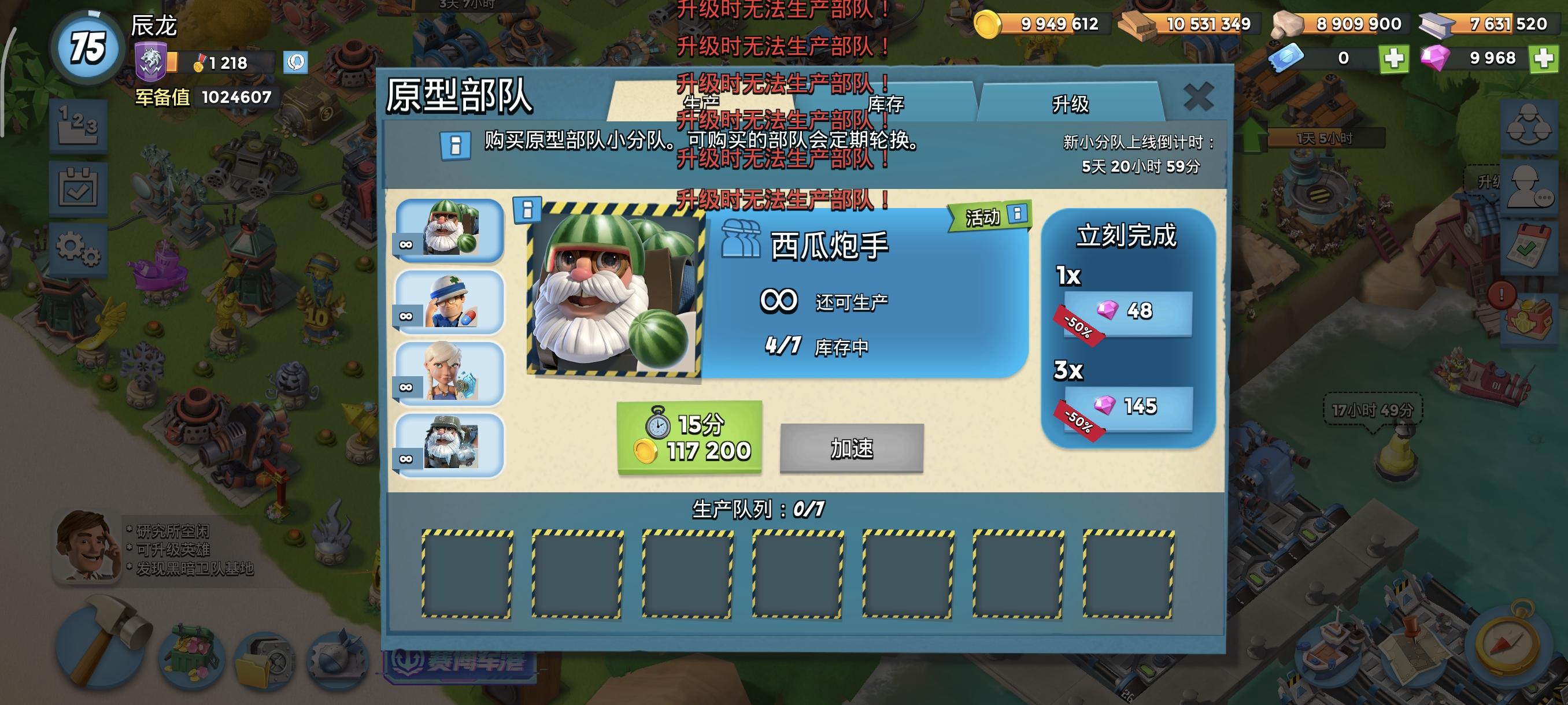
Task: Click the Supercell ID icon beside 辰龙
Action: tap(297, 61)
